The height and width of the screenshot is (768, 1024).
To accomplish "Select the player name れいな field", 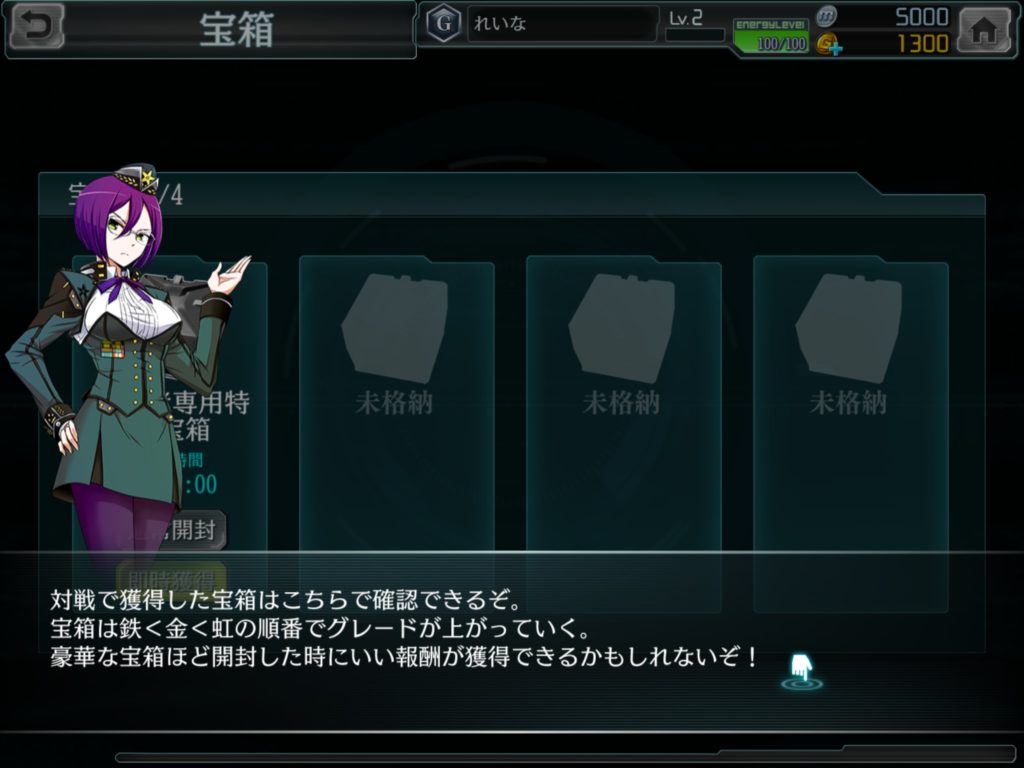I will (x=562, y=24).
